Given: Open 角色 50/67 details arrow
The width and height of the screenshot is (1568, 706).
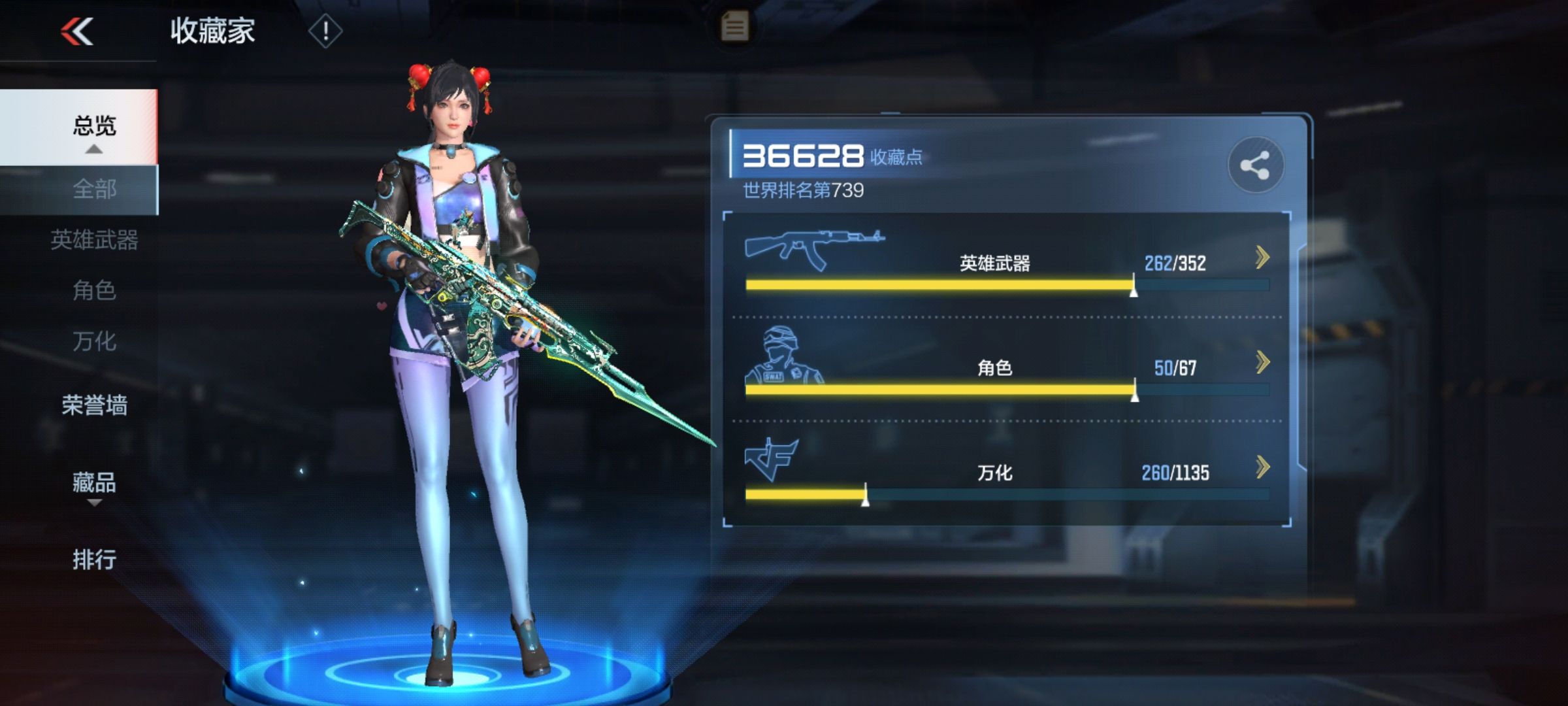Looking at the screenshot, I should (x=1262, y=362).
